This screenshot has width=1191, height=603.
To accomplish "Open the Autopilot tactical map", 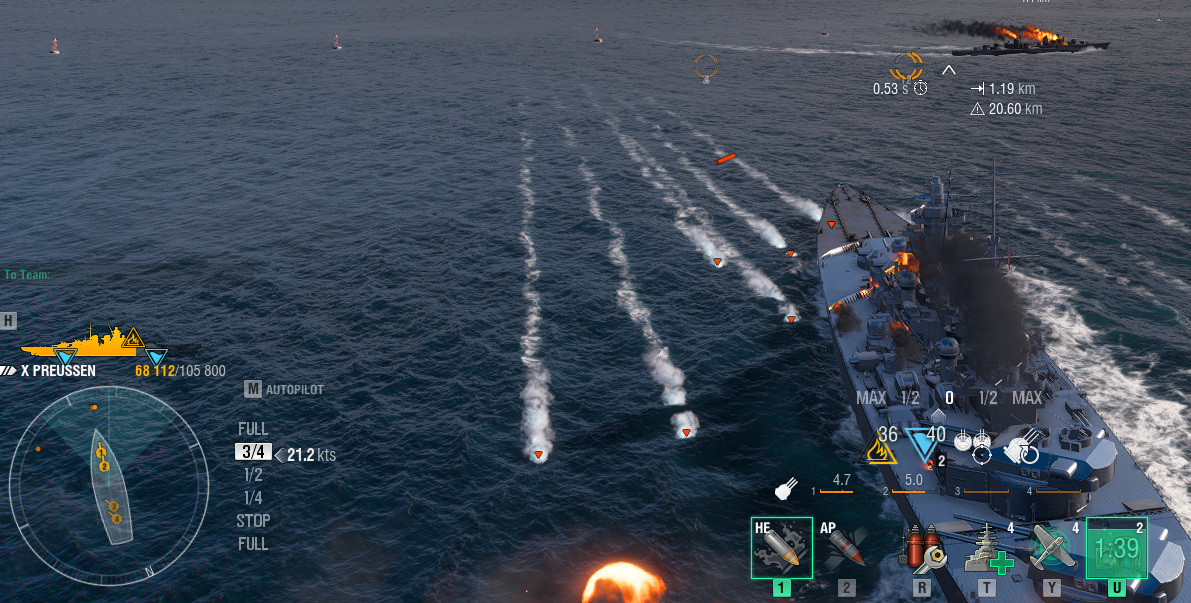I will pyautogui.click(x=285, y=389).
